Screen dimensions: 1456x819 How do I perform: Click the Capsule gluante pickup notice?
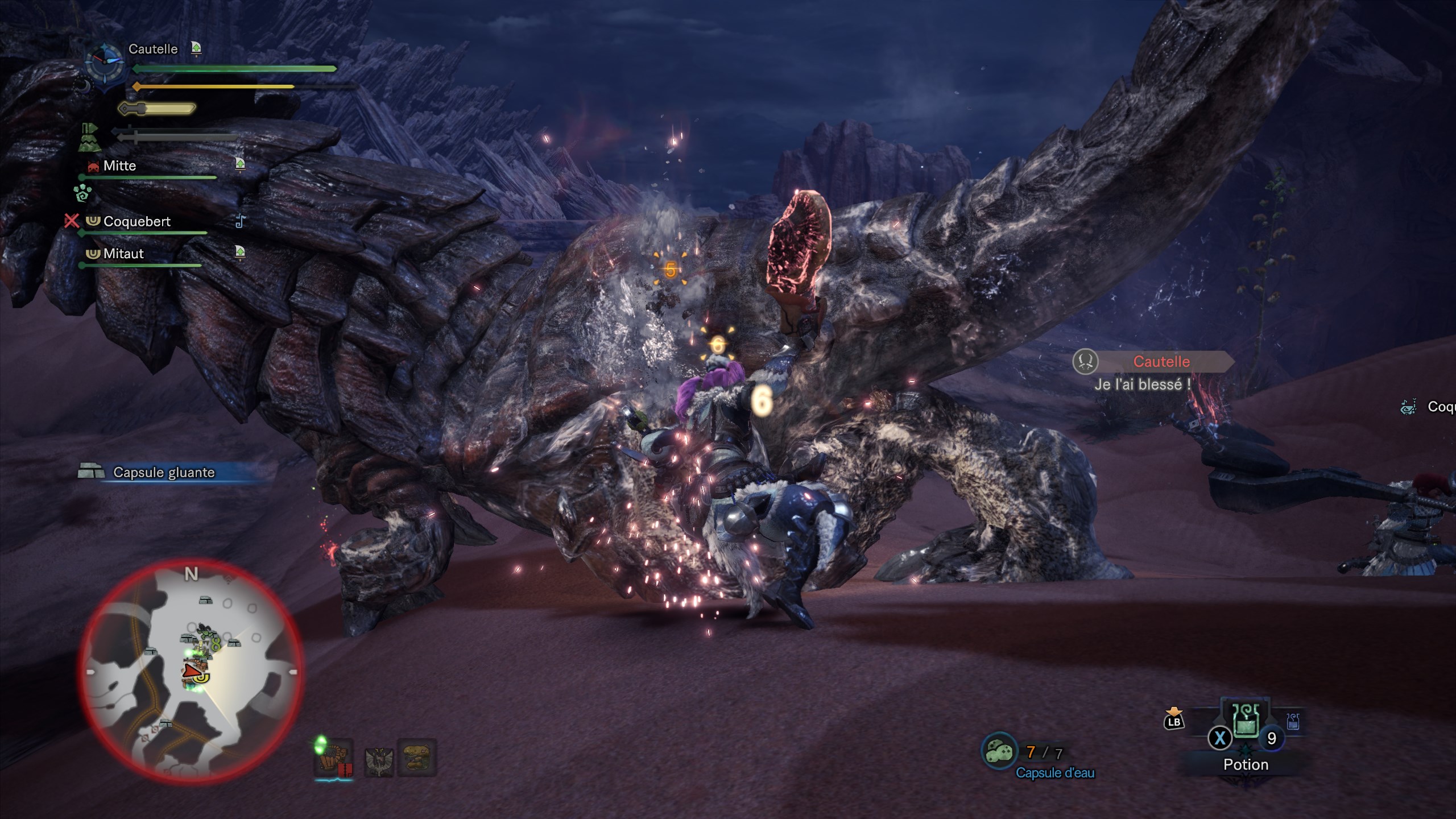tap(164, 473)
